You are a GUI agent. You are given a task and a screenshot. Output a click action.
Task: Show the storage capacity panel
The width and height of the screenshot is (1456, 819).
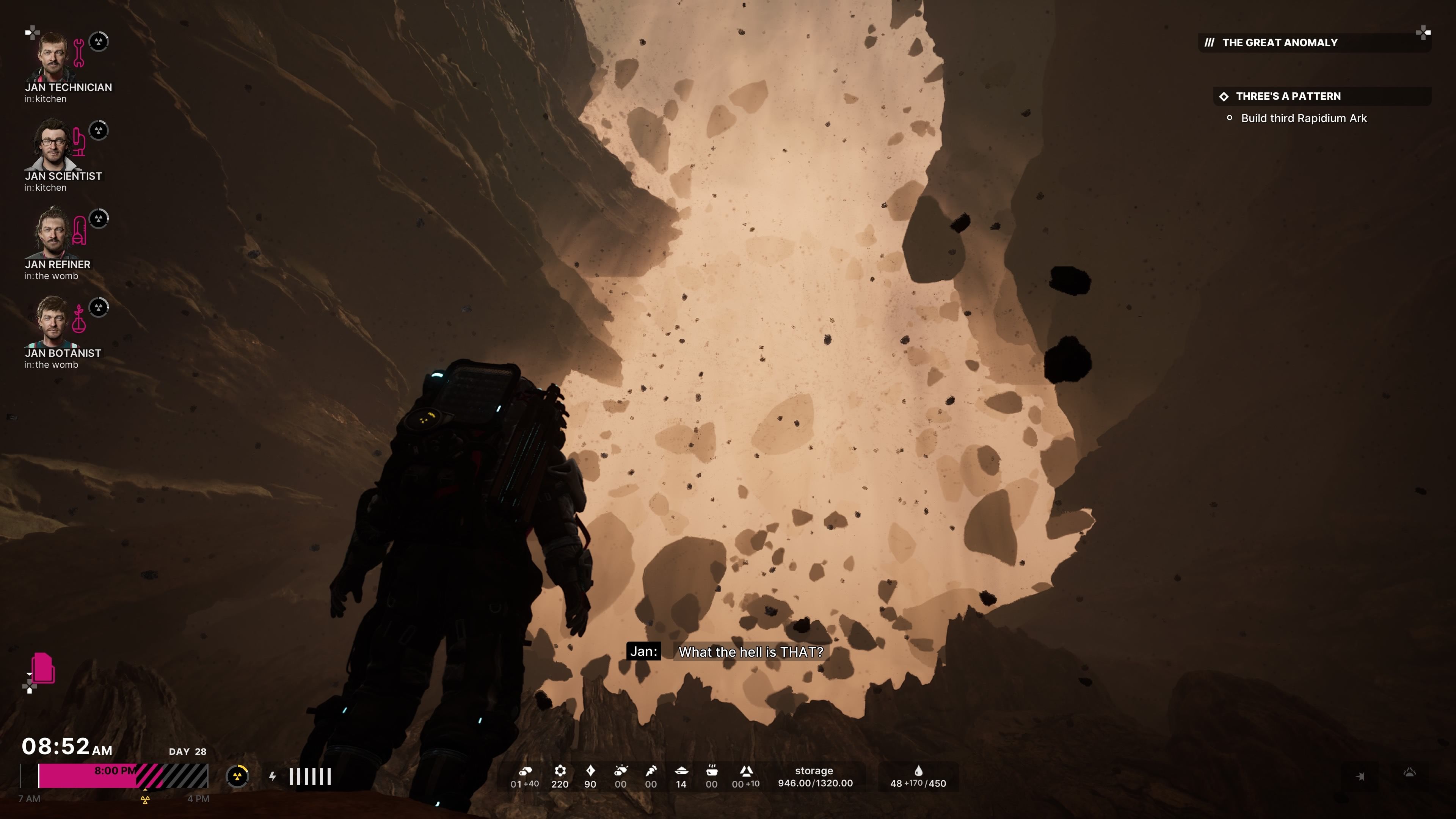coord(814,777)
